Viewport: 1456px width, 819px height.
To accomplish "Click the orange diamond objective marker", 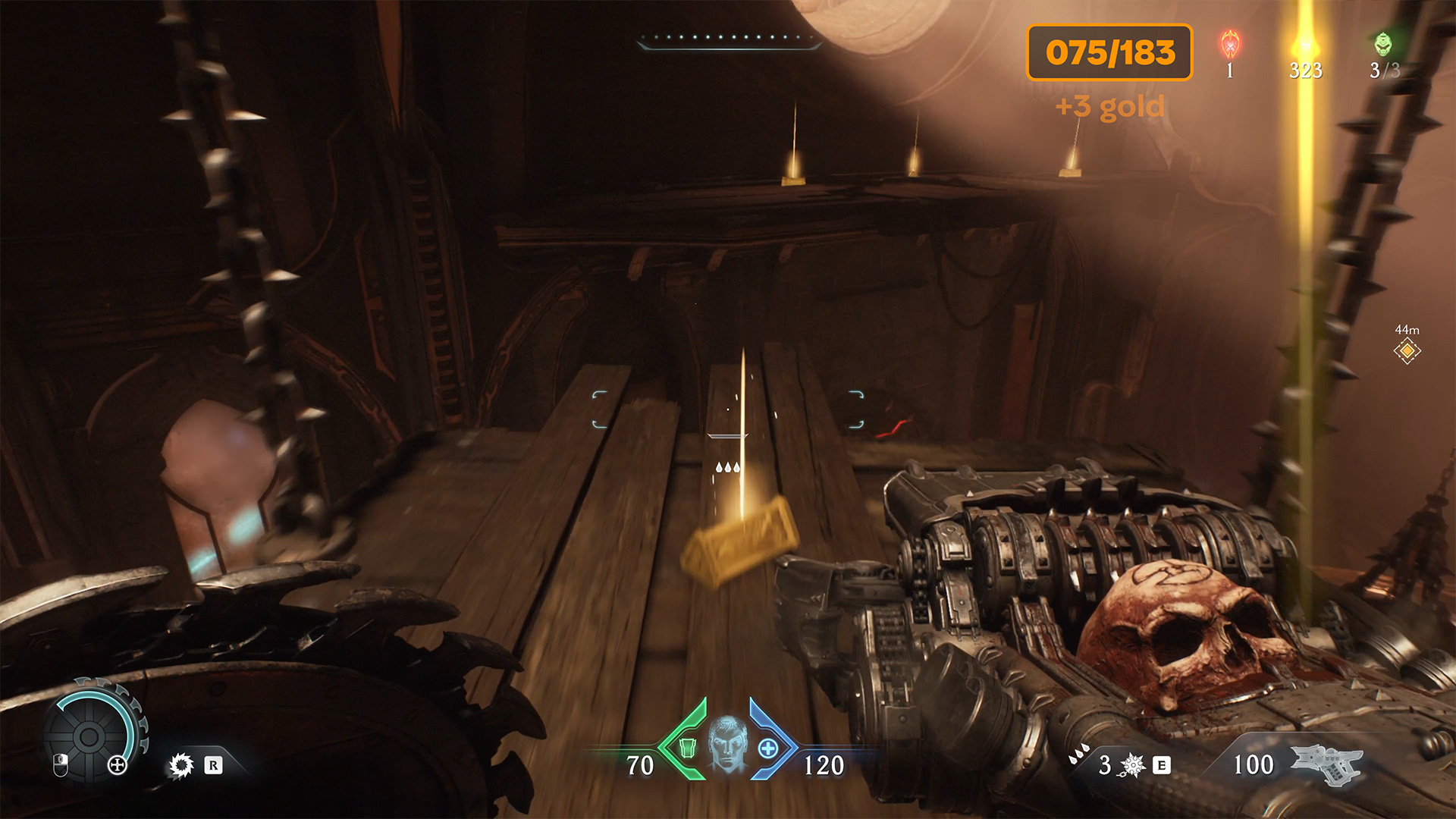I will 1407,350.
